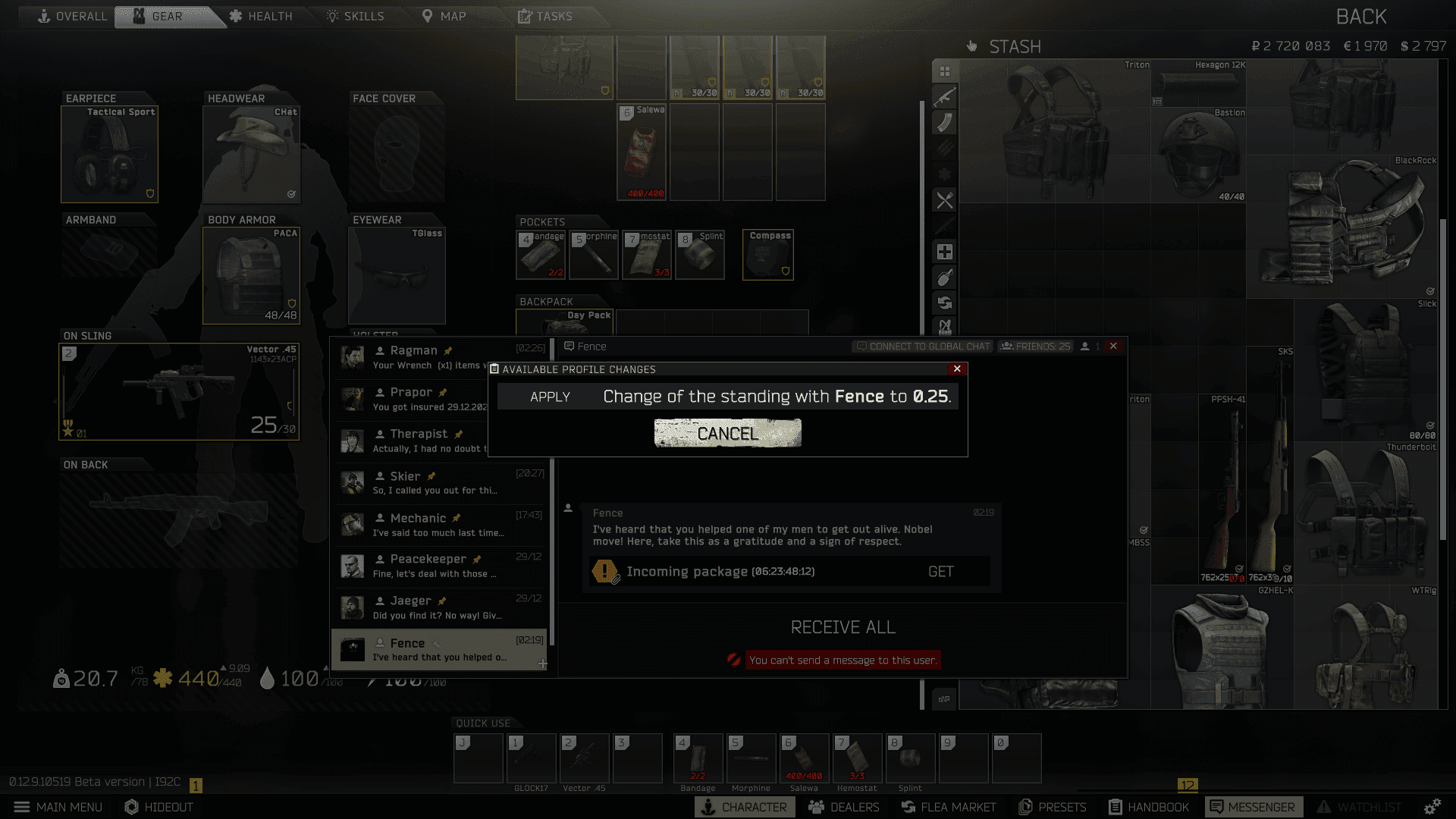
Task: Cancel the profile changes dialog
Action: [x=727, y=433]
